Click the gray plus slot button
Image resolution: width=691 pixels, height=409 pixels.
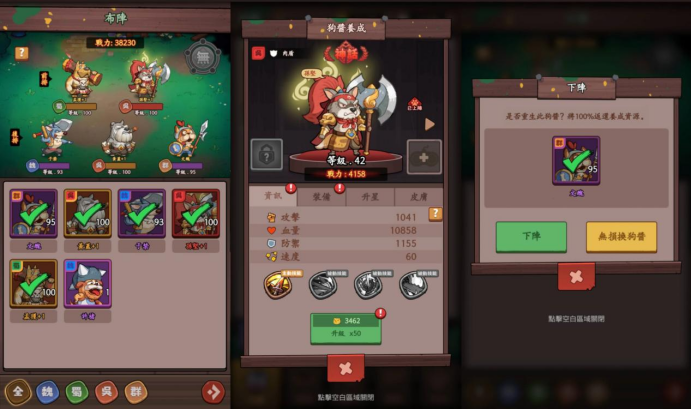pos(423,157)
